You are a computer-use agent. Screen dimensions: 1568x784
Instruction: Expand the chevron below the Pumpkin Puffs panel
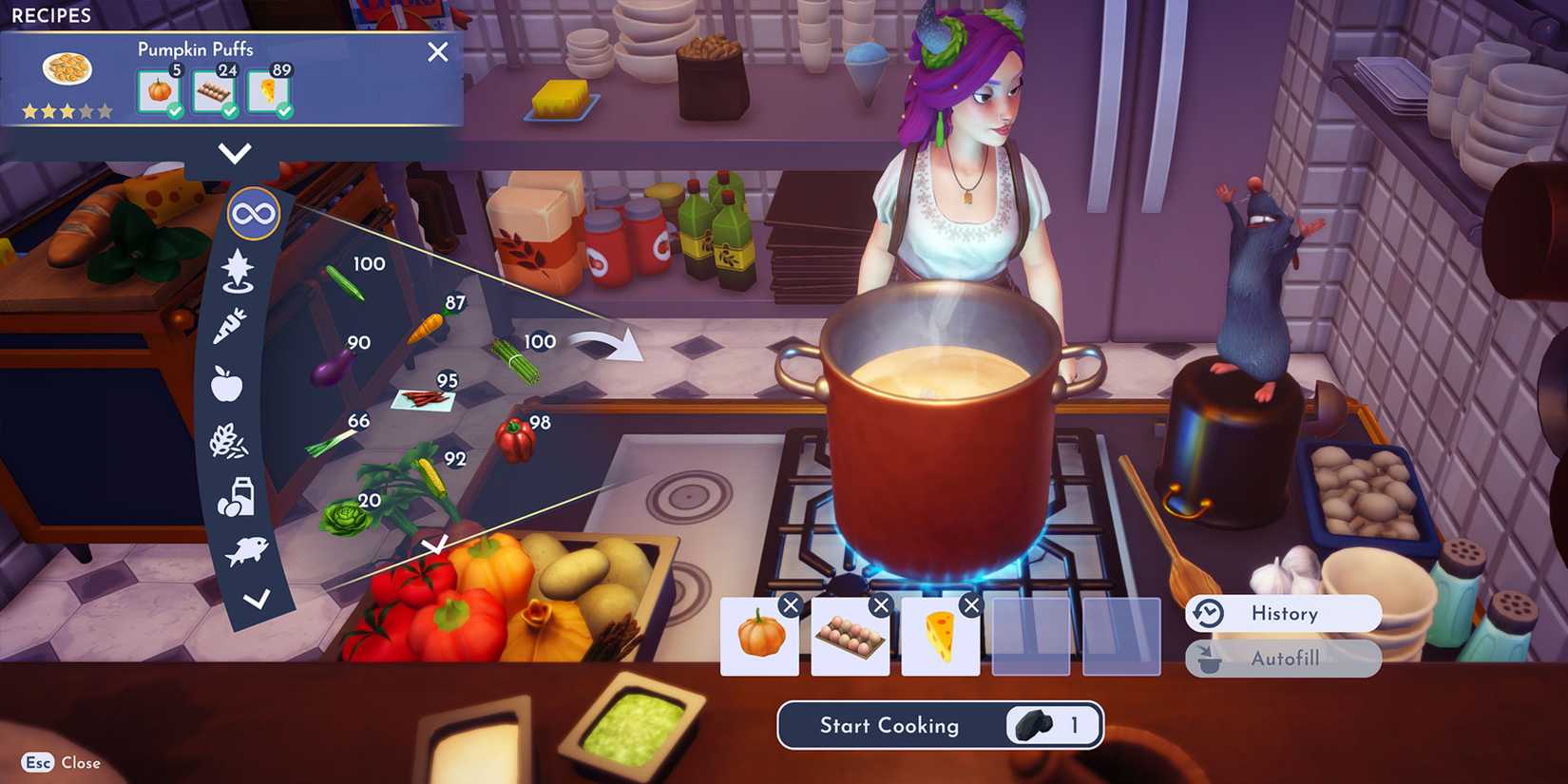[x=234, y=152]
